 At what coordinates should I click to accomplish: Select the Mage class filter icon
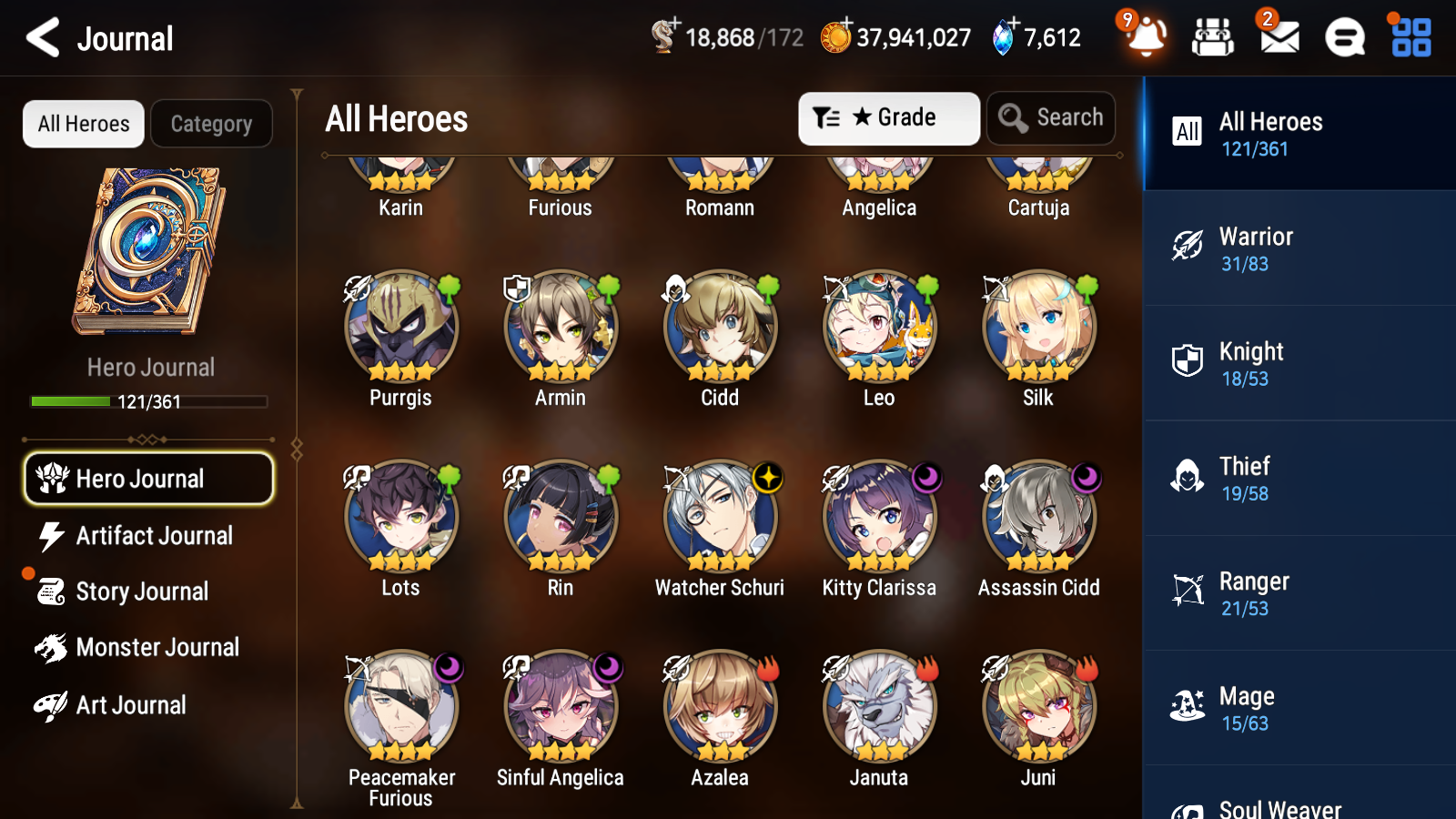[1186, 707]
